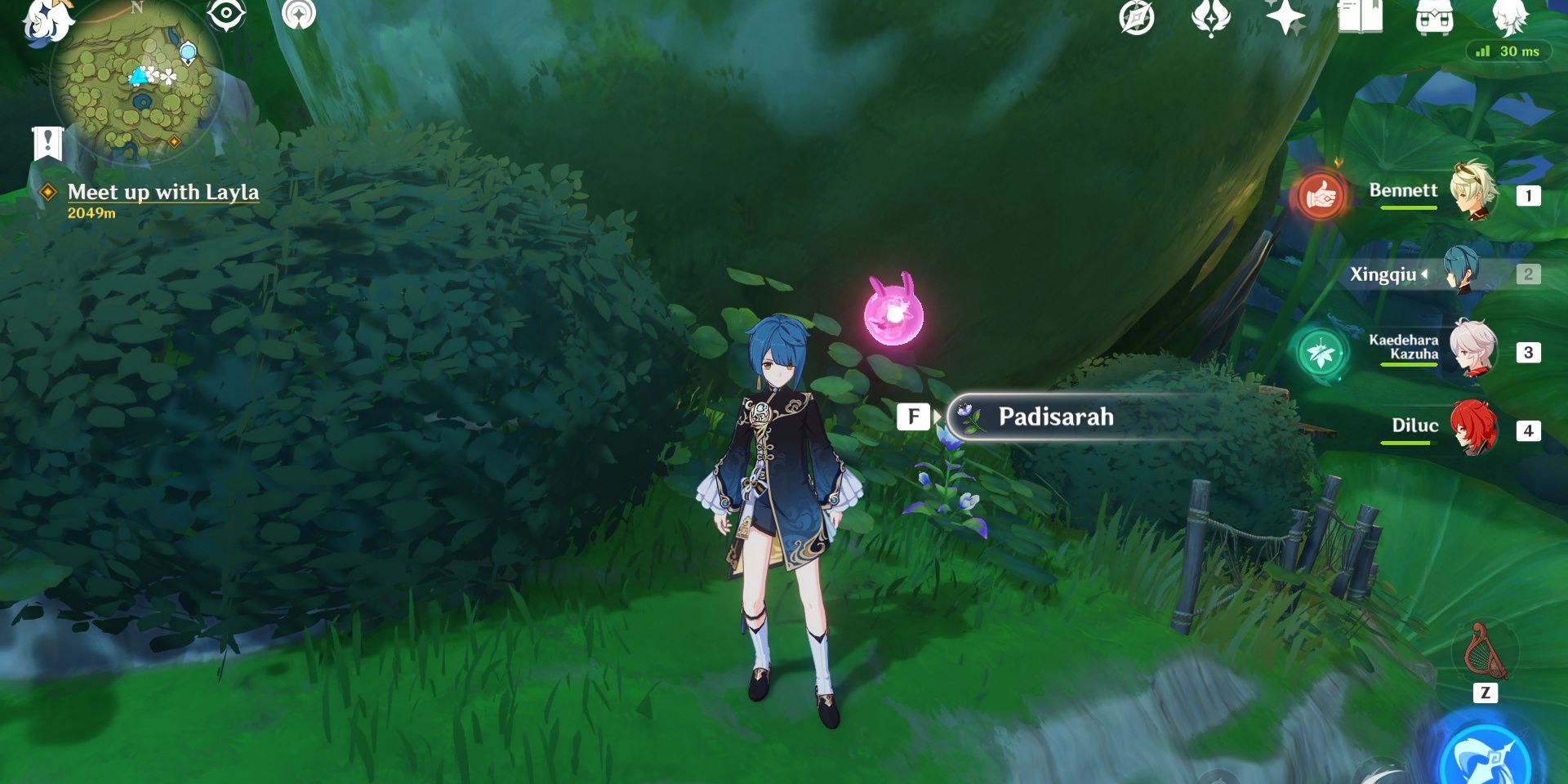Toggle the eye quest-tracking icon above minimap
The image size is (1568, 784).
point(226,12)
